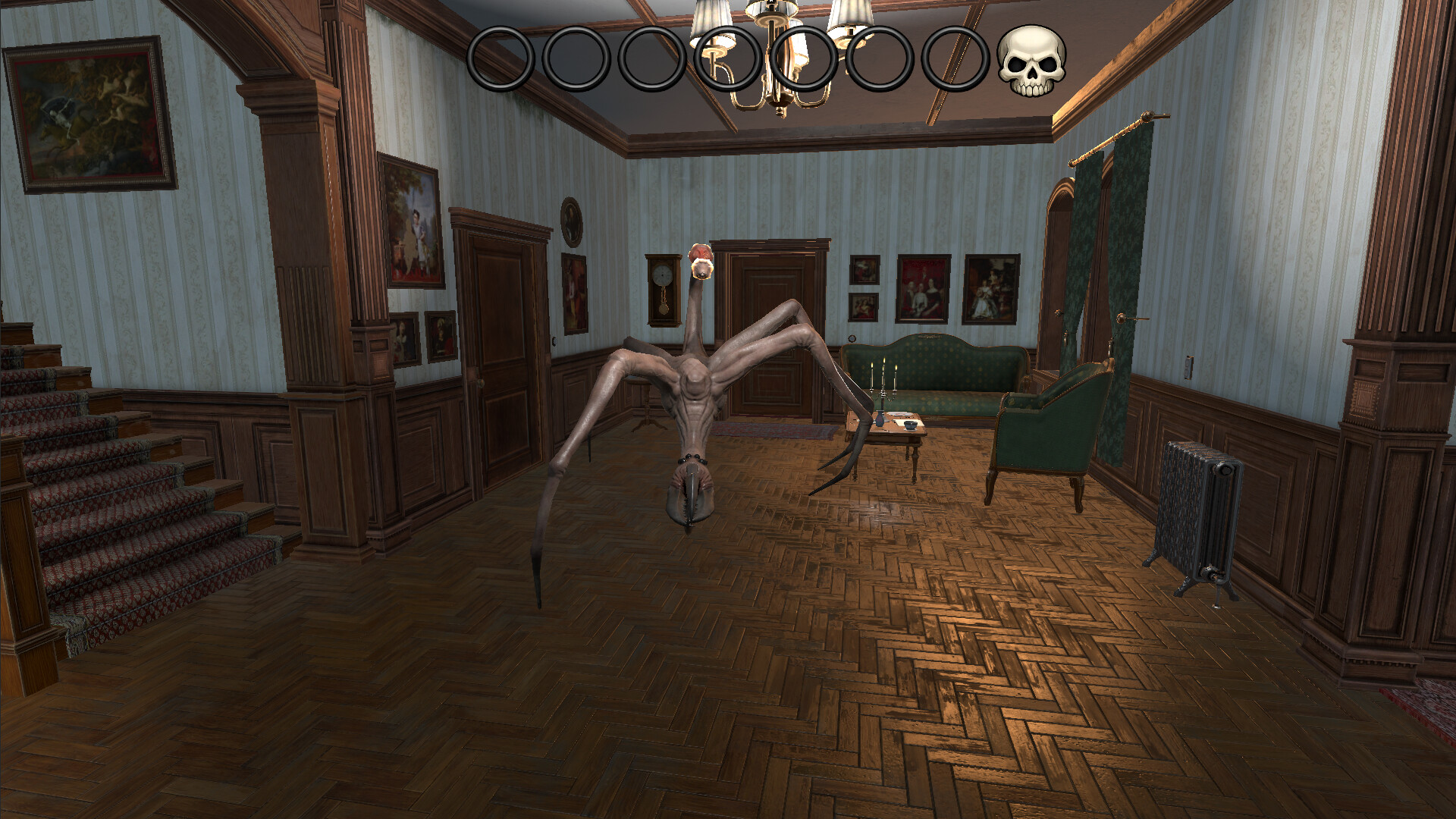Toggle the light switch near the curtained door

pyautogui.click(x=1188, y=367)
